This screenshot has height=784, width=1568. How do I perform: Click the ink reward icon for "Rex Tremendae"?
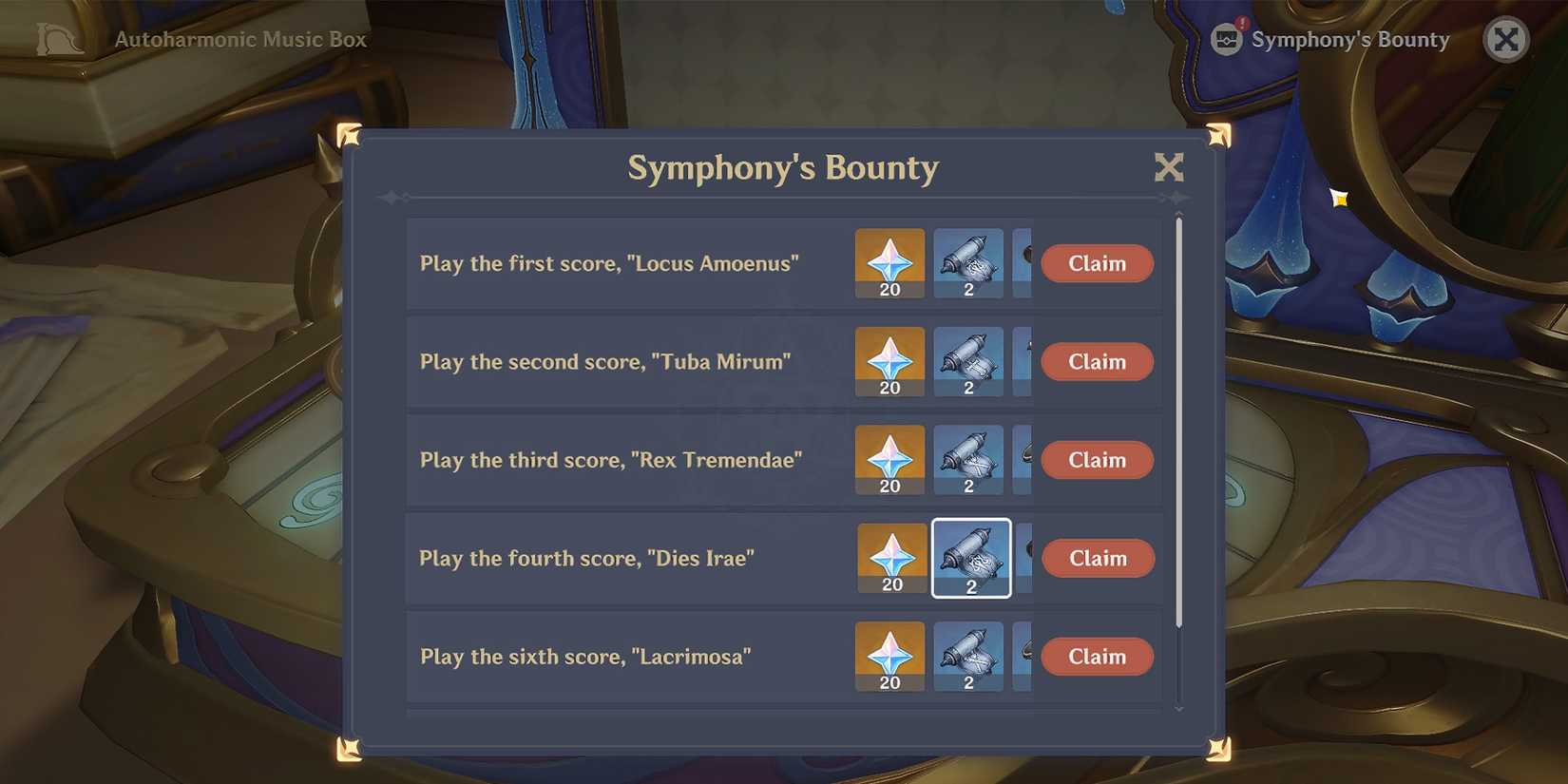tap(968, 459)
